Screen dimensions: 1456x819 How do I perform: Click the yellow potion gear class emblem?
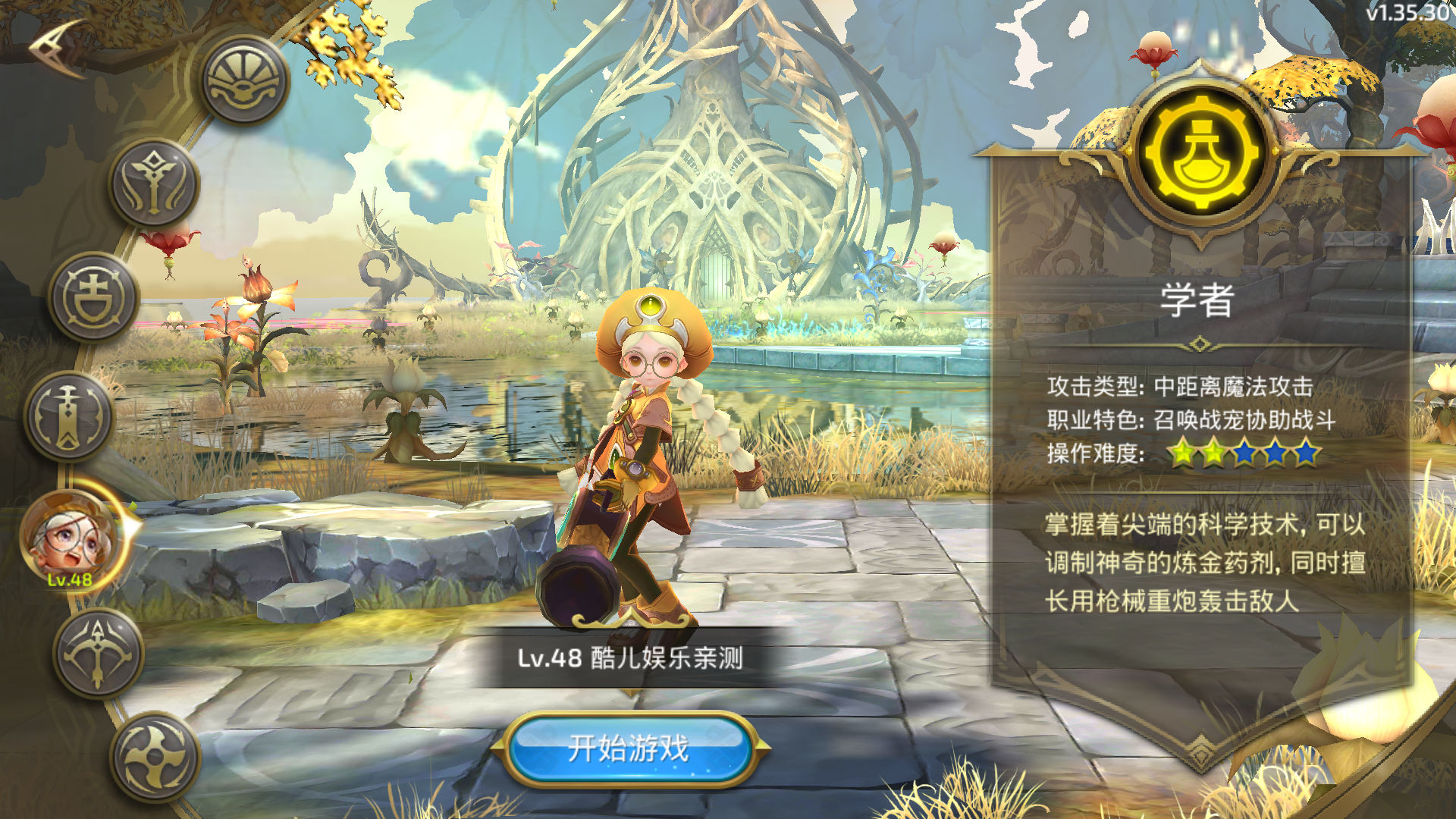[x=1200, y=152]
